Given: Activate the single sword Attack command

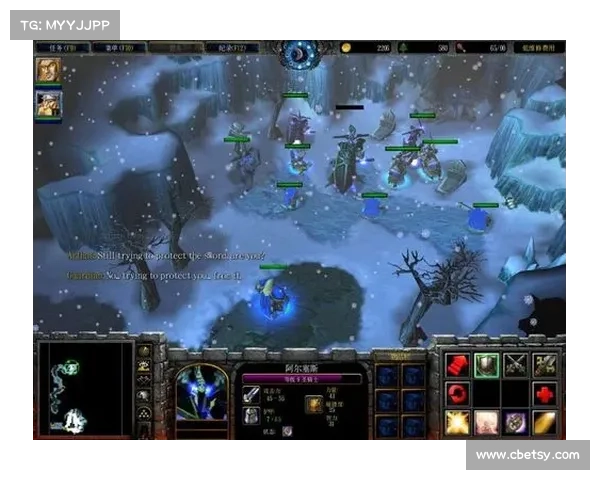Looking at the screenshot, I should [544, 364].
